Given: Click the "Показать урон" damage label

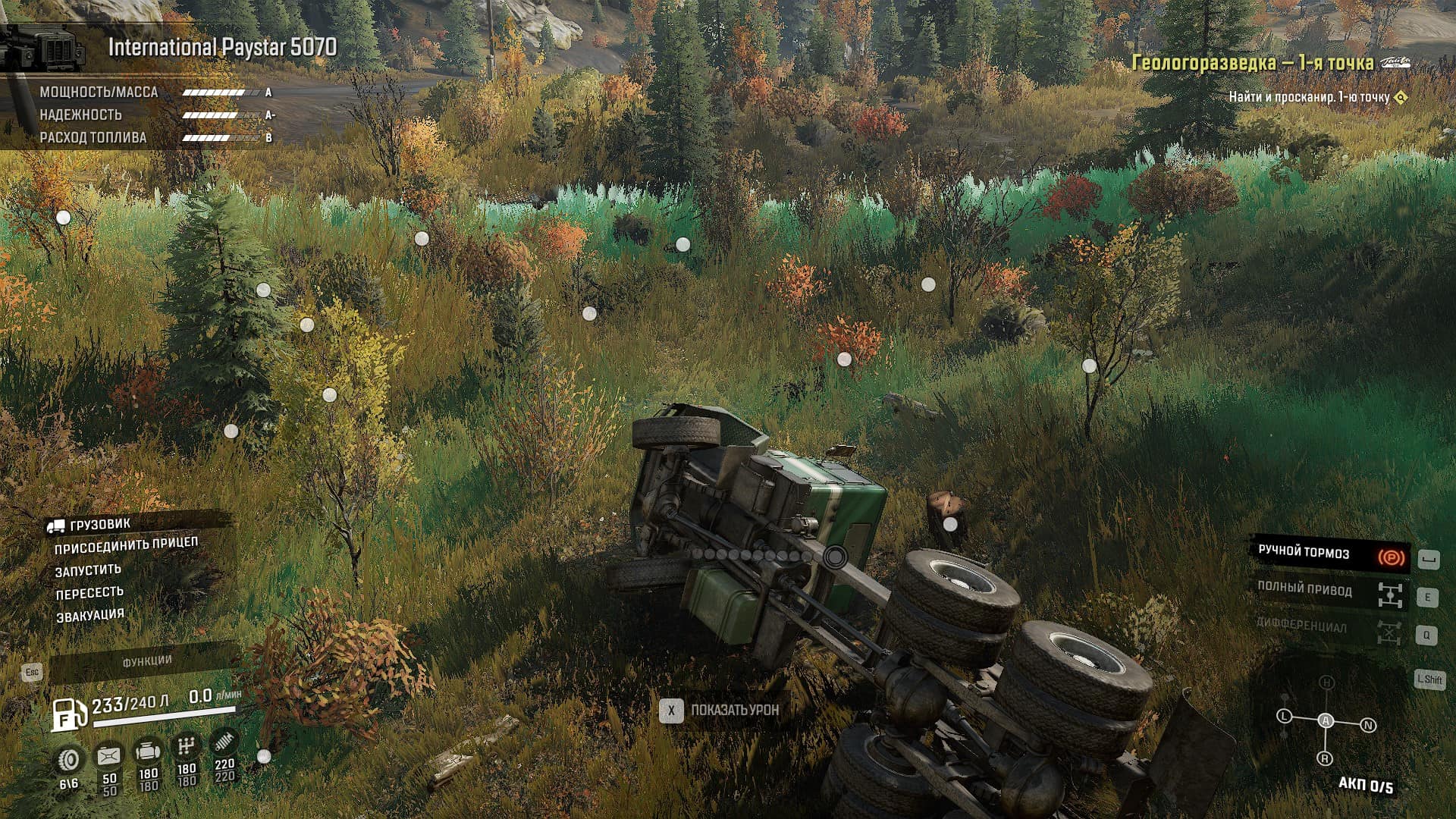Looking at the screenshot, I should 734,711.
